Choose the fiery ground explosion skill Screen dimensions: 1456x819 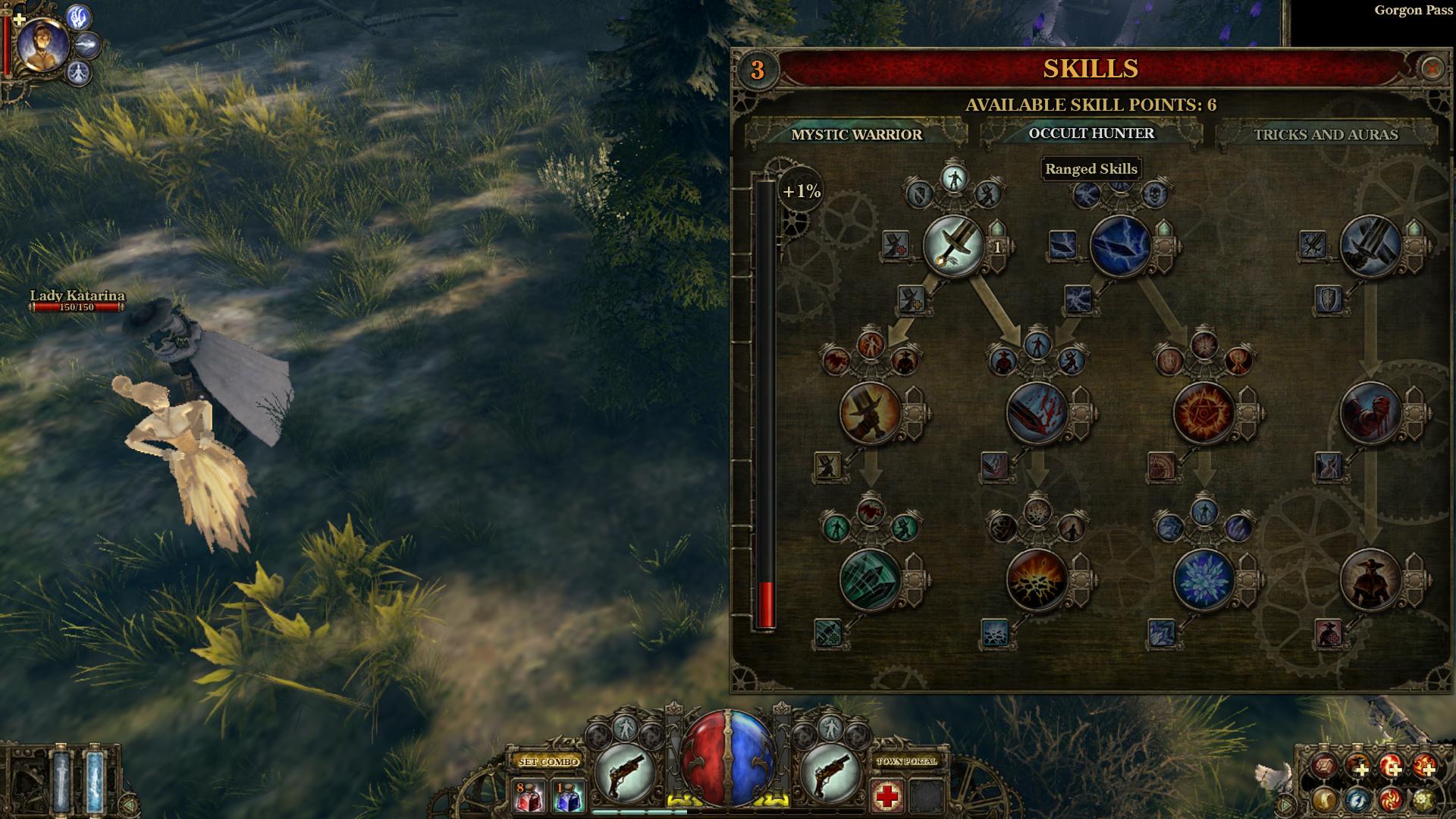[1037, 580]
